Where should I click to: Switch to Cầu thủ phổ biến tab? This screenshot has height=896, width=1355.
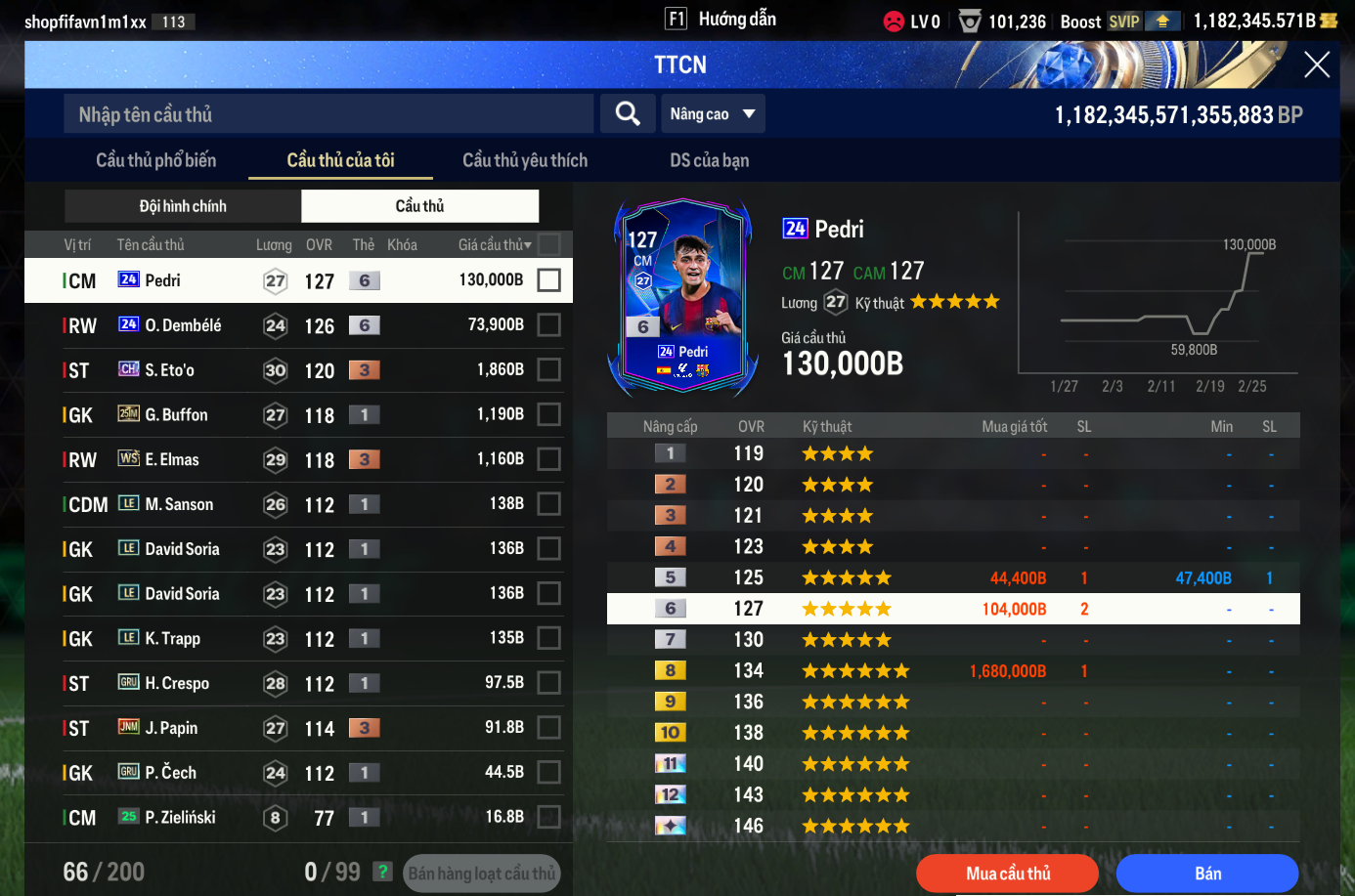tap(155, 160)
